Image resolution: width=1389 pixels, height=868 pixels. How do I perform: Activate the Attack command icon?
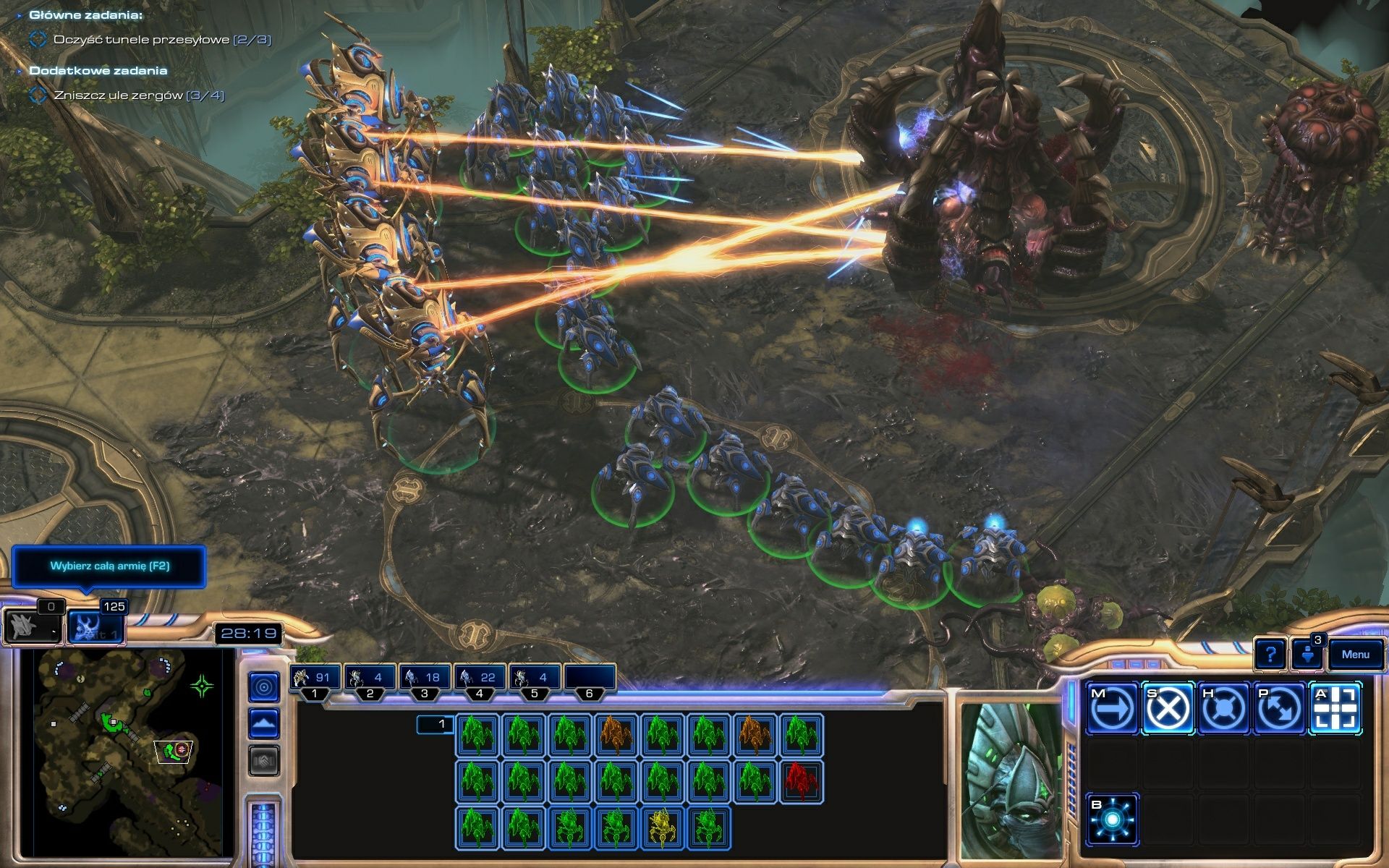tap(1337, 709)
